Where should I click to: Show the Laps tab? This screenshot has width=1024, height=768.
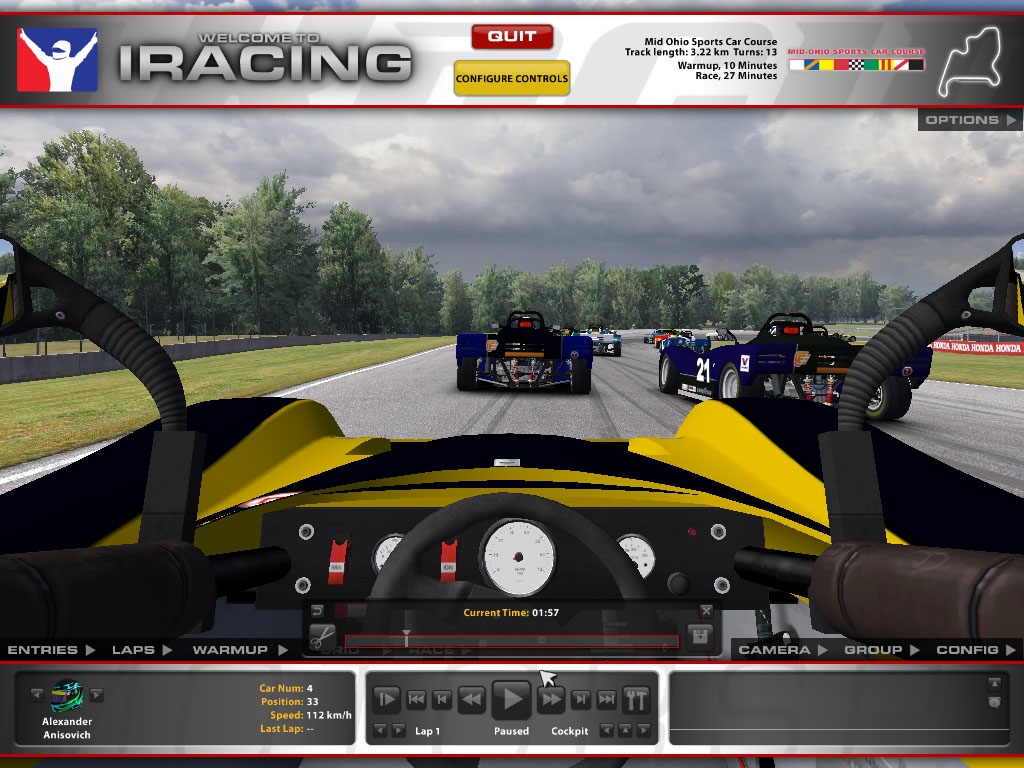(x=141, y=650)
